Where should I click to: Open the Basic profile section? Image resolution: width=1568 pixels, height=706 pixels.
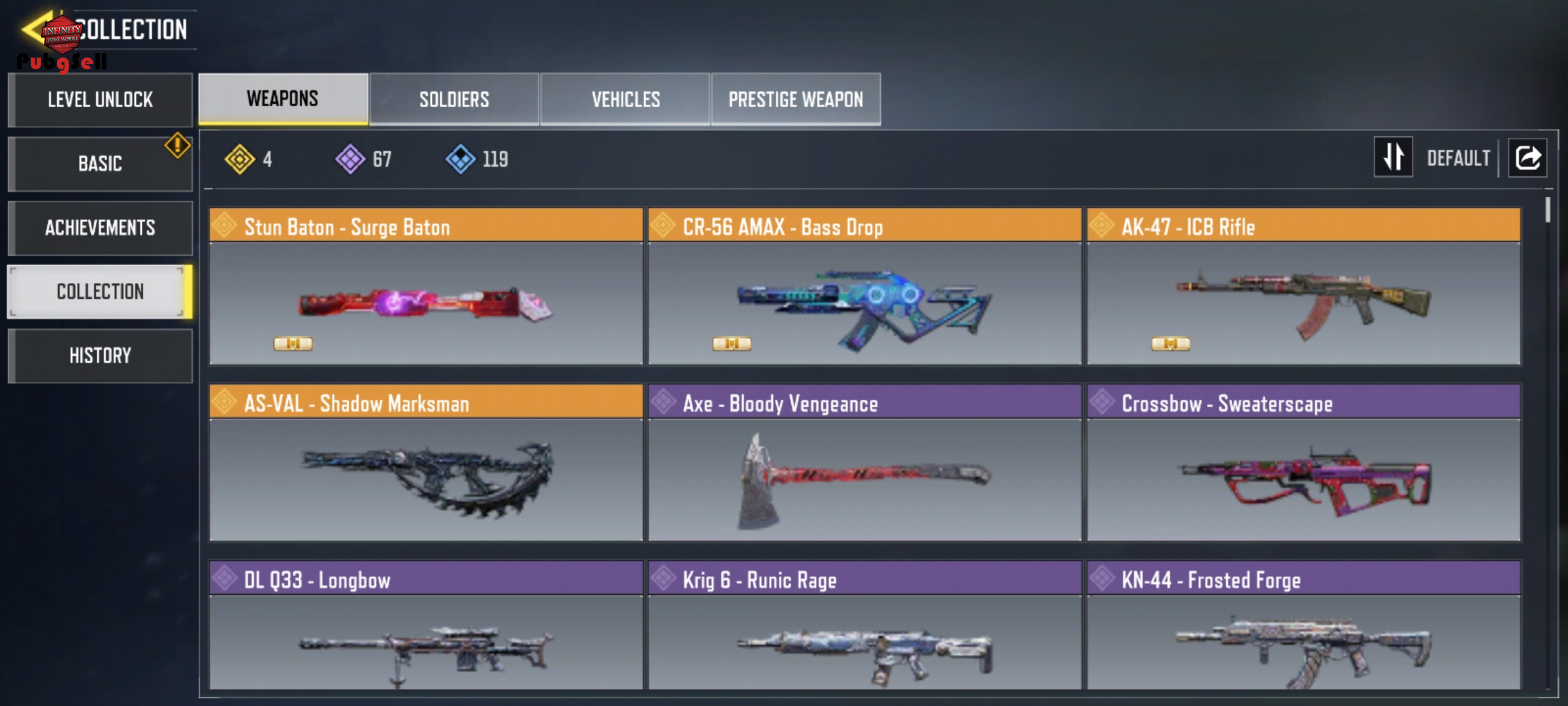(x=100, y=163)
